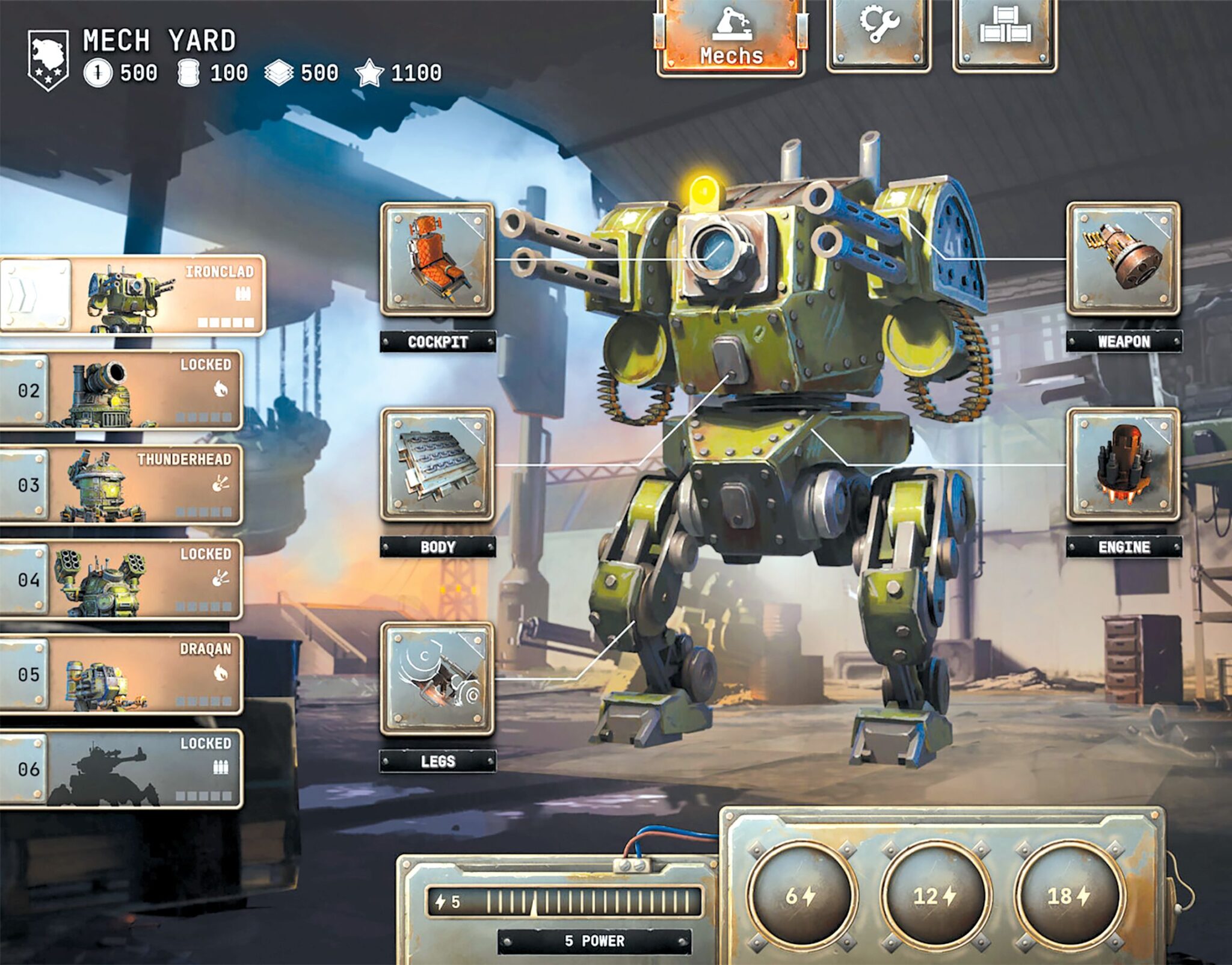Open the gear and wrench upgrades tab

click(879, 33)
